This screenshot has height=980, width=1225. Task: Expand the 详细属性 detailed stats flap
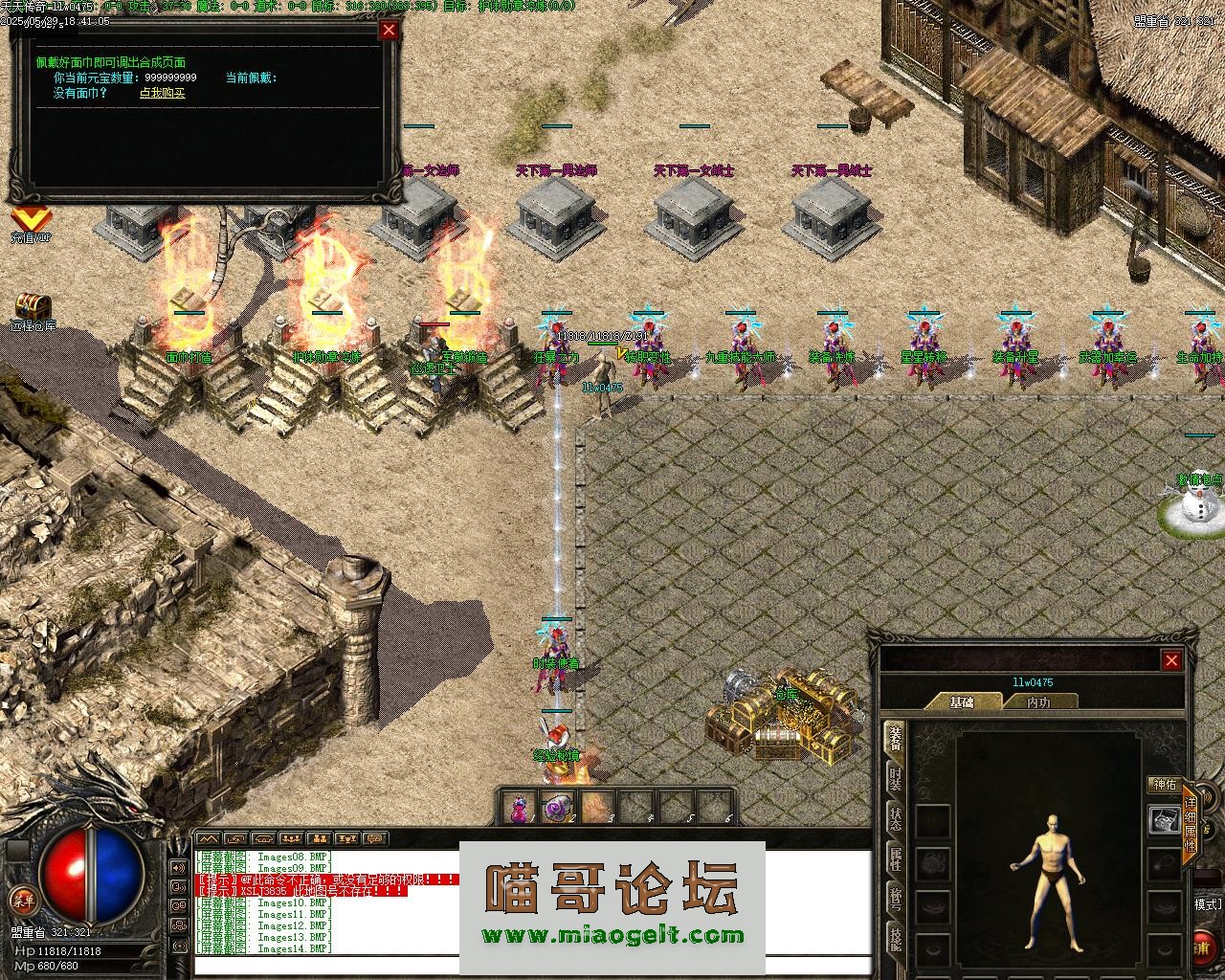click(1191, 823)
